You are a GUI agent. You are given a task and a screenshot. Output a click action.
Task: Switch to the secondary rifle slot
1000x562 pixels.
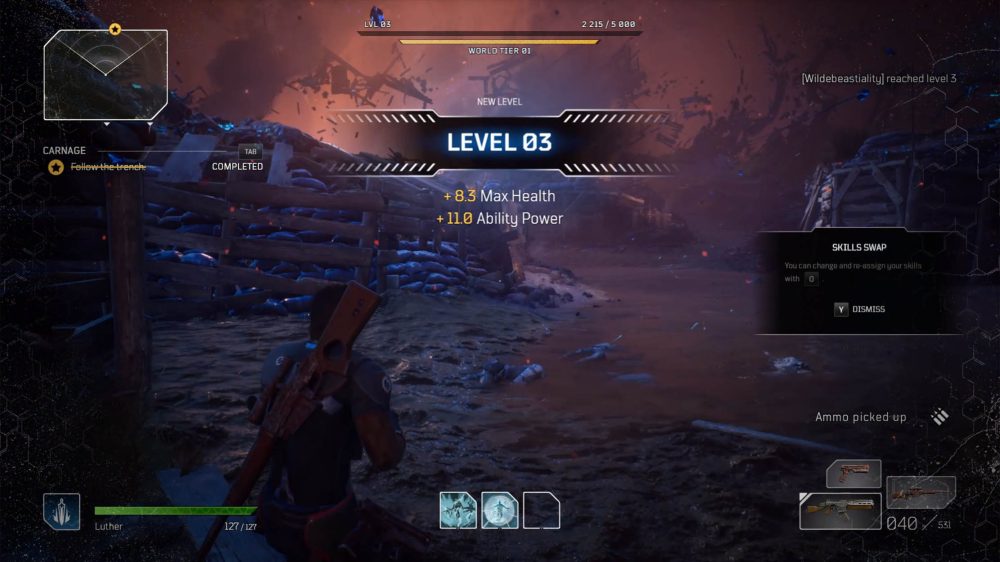(920, 491)
